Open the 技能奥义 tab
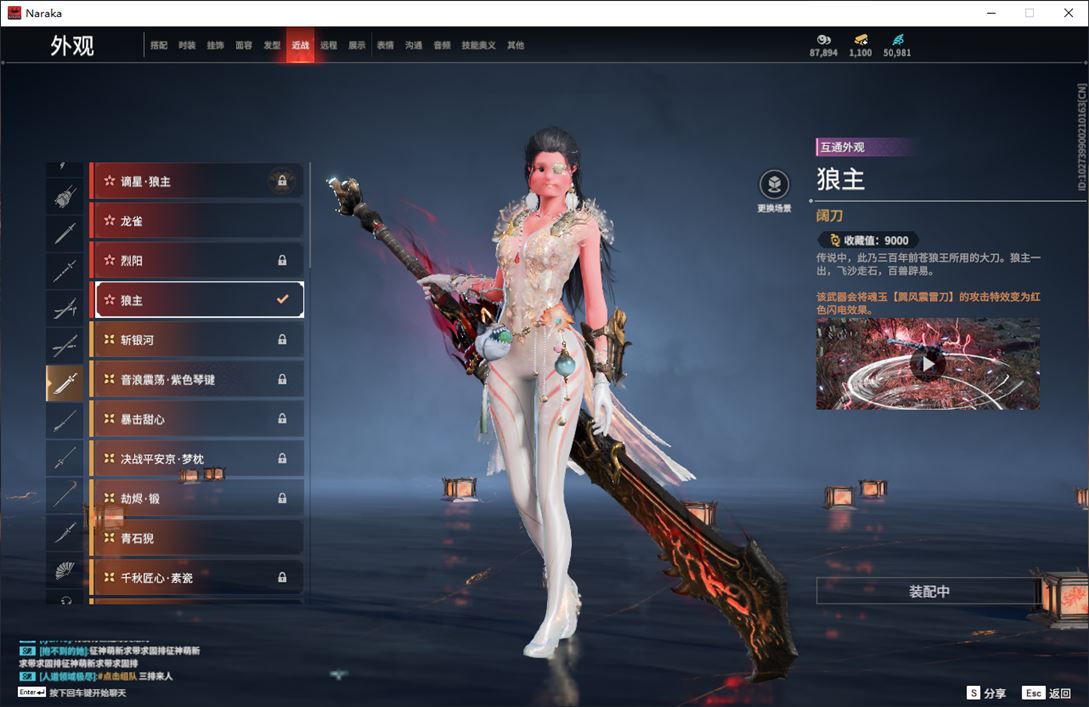Screen dimensions: 1089x707 pyautogui.click(x=478, y=46)
